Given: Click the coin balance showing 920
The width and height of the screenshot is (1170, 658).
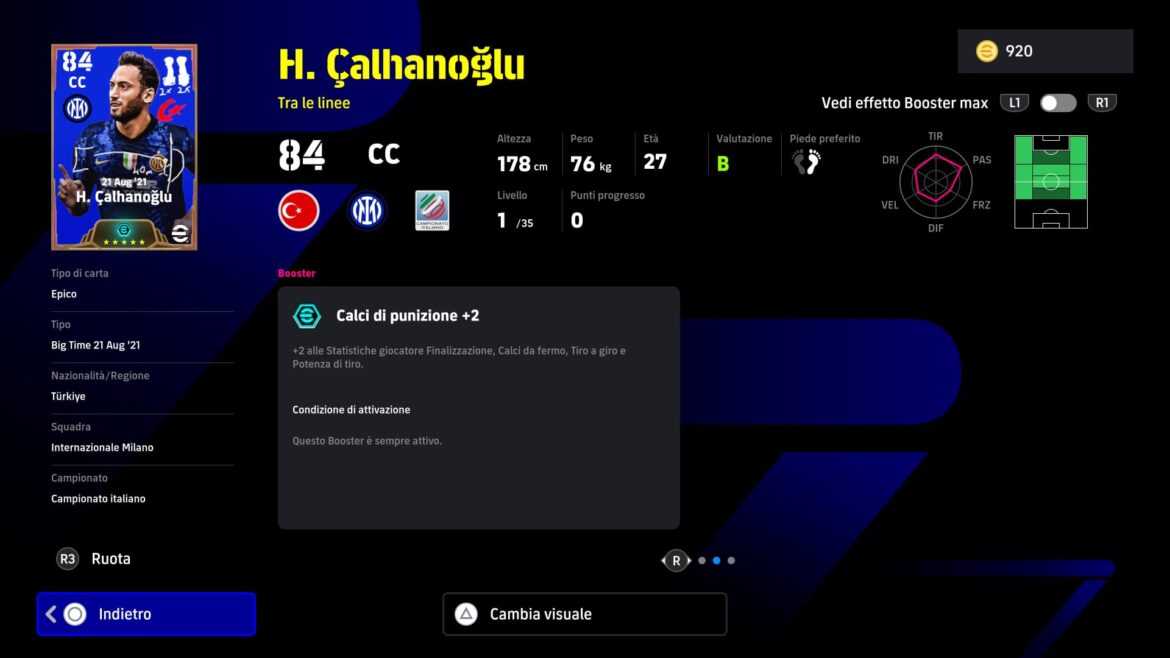Looking at the screenshot, I should pos(1044,51).
